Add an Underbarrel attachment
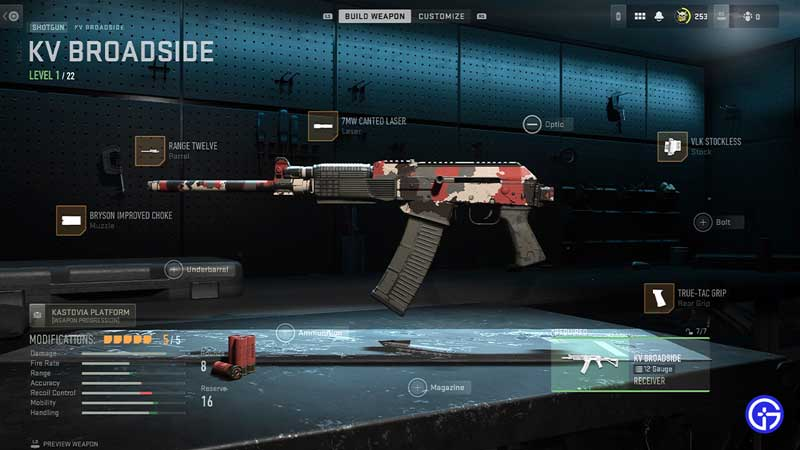Viewport: 800px width, 450px height. click(174, 269)
